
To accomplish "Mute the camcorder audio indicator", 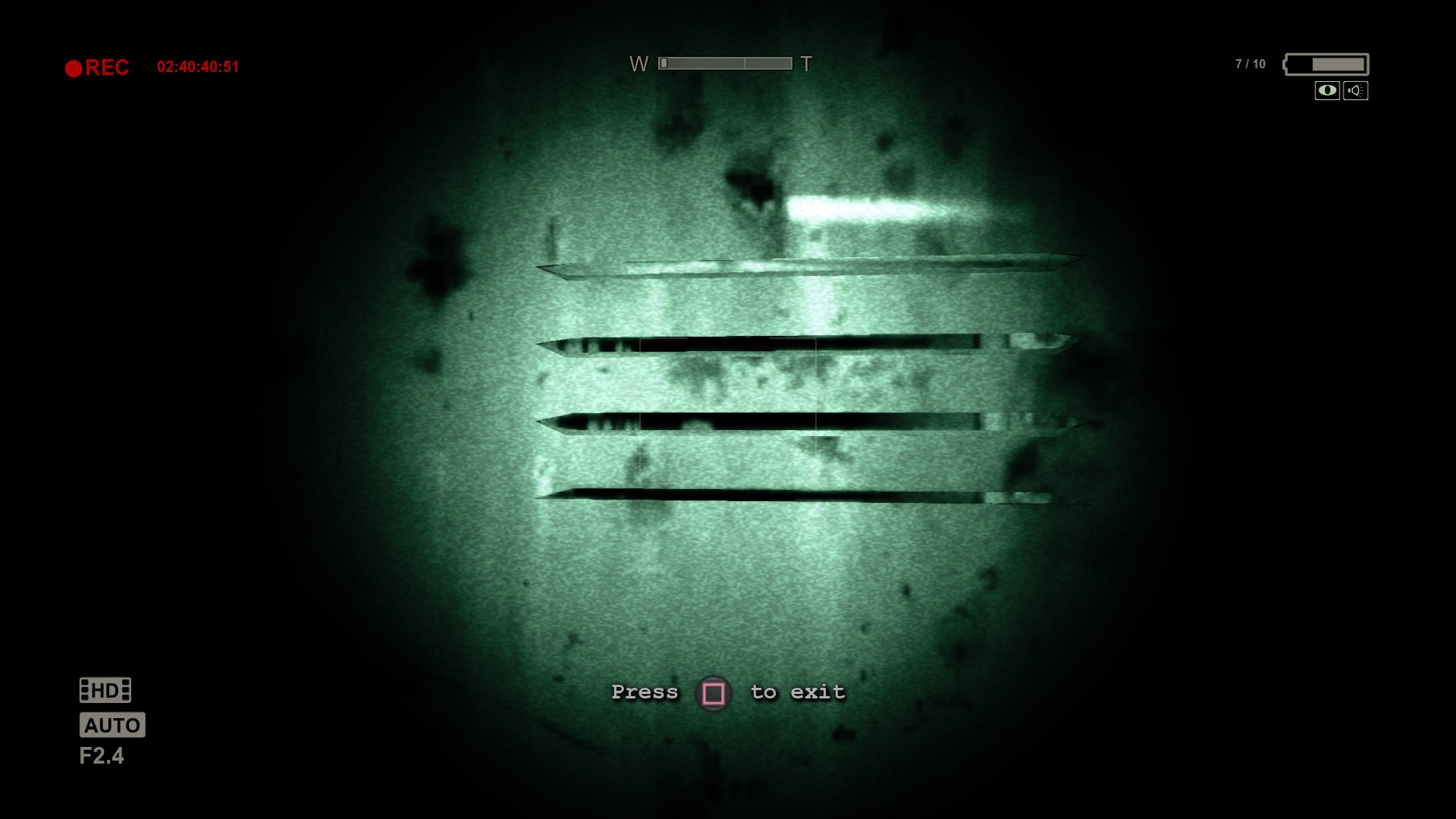I will 1355,90.
